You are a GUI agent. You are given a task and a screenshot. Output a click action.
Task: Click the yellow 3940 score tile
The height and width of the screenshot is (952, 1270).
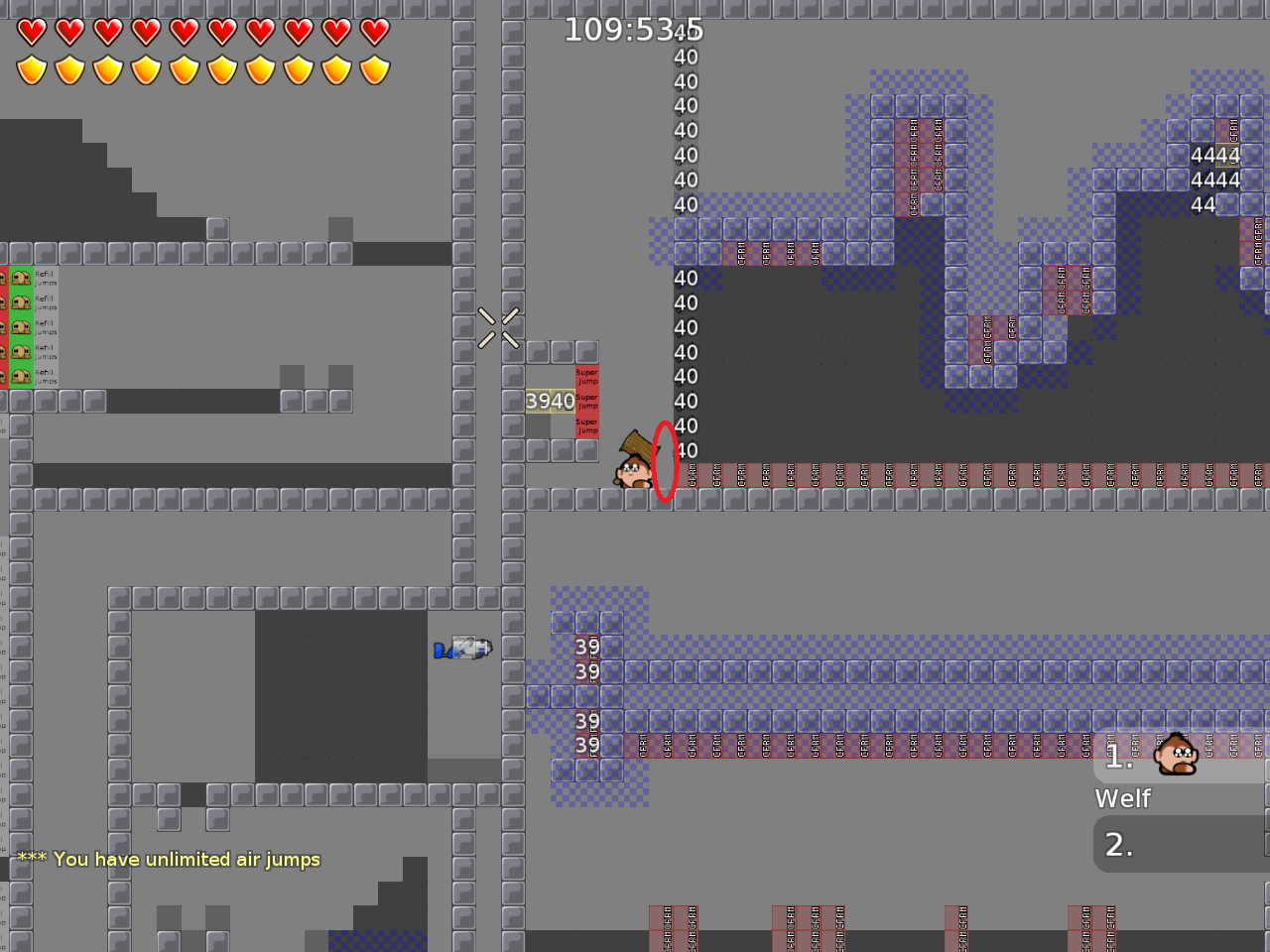[x=549, y=402]
